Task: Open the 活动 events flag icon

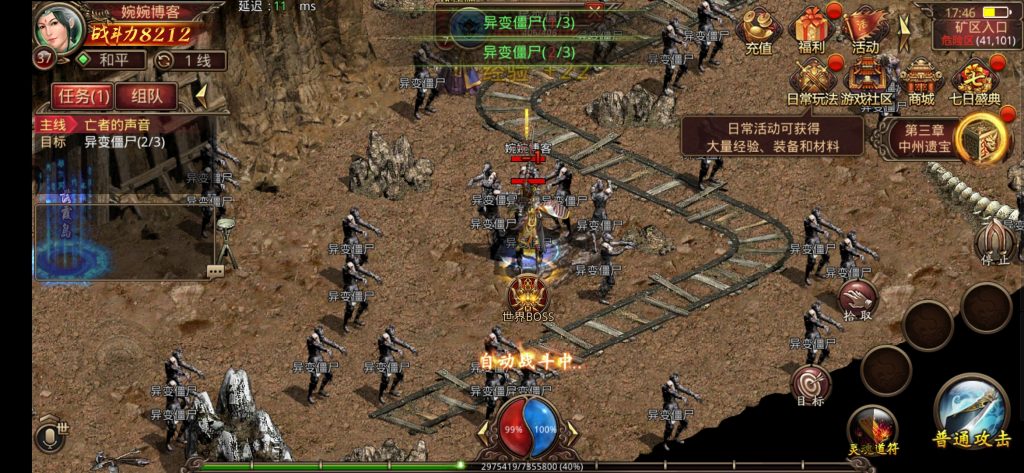Action: (865, 30)
